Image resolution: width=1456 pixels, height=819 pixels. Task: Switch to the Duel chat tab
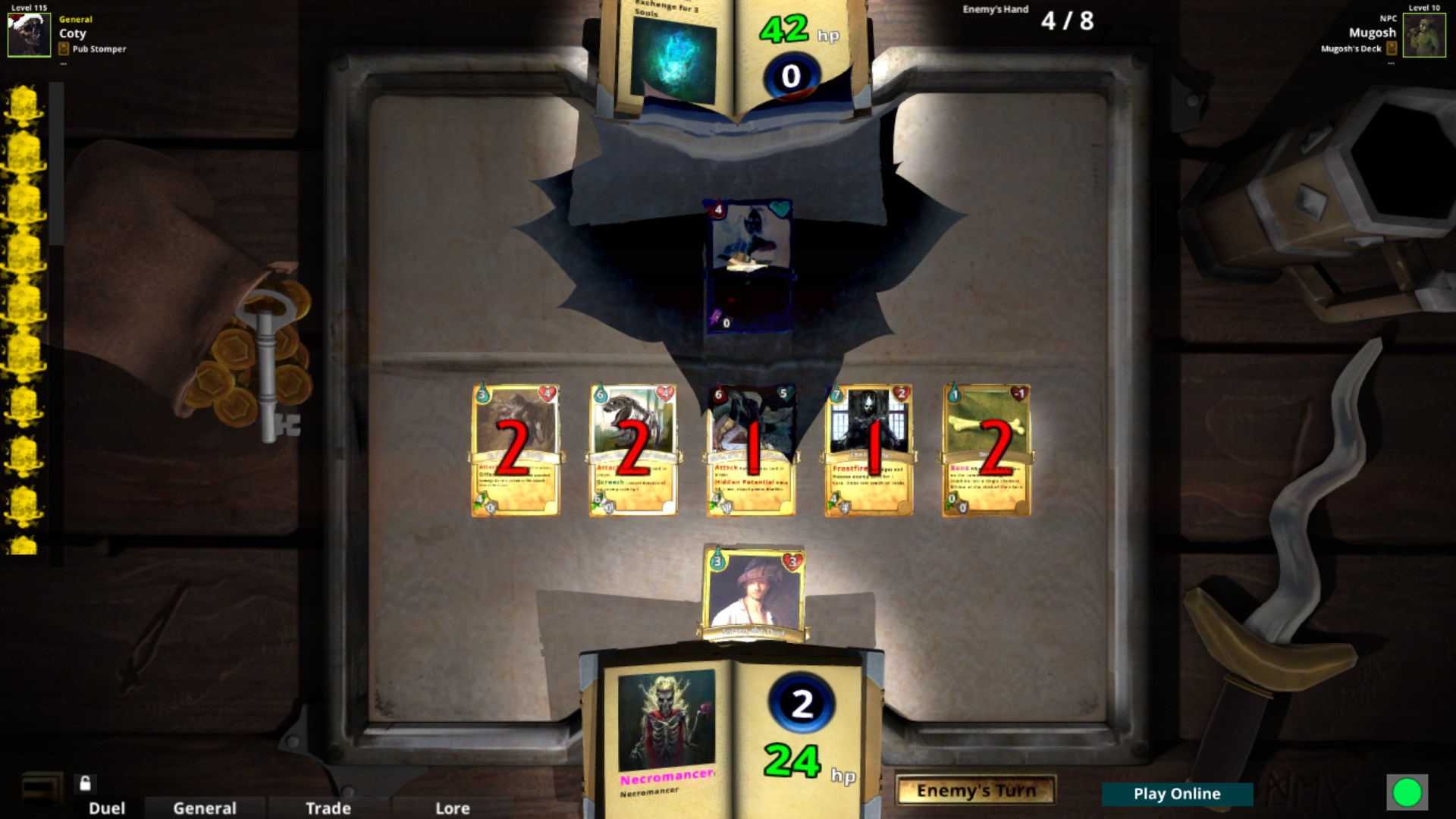click(105, 808)
